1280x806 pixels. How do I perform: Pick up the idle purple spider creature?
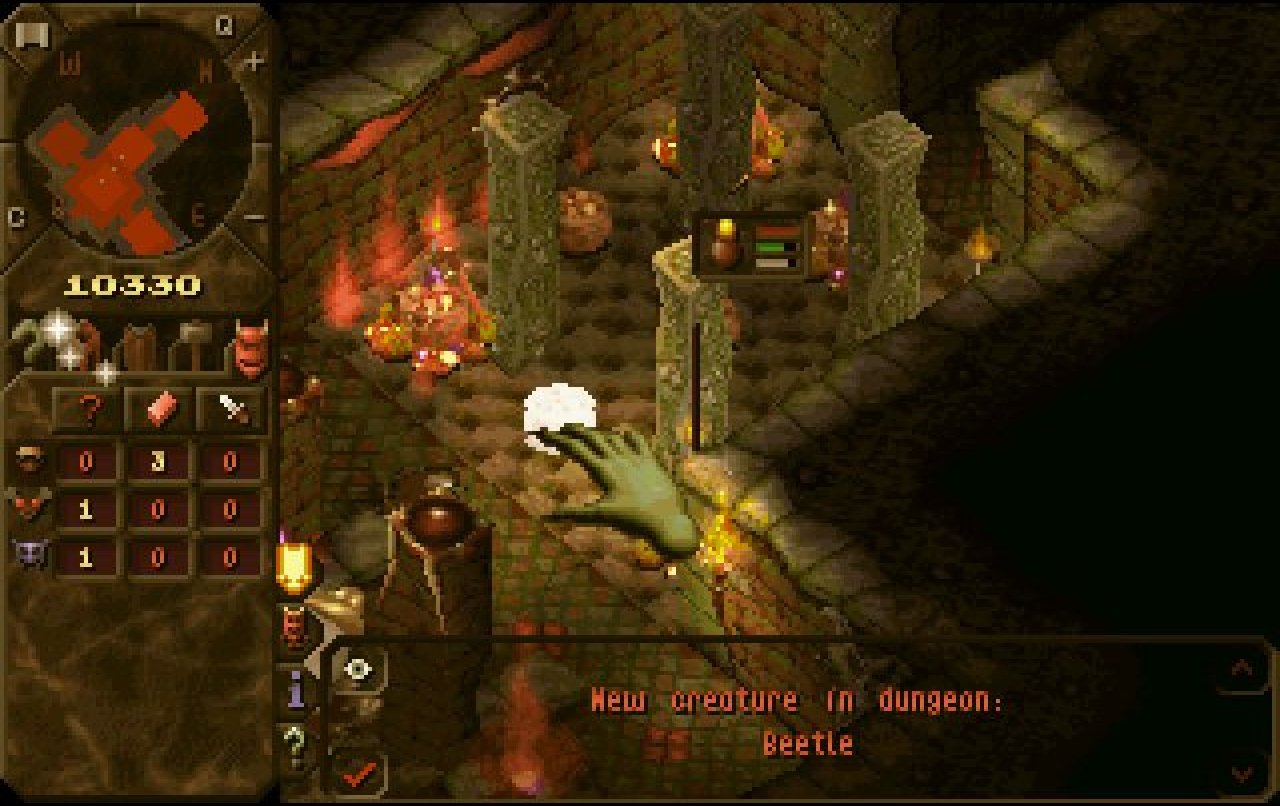coord(86,556)
